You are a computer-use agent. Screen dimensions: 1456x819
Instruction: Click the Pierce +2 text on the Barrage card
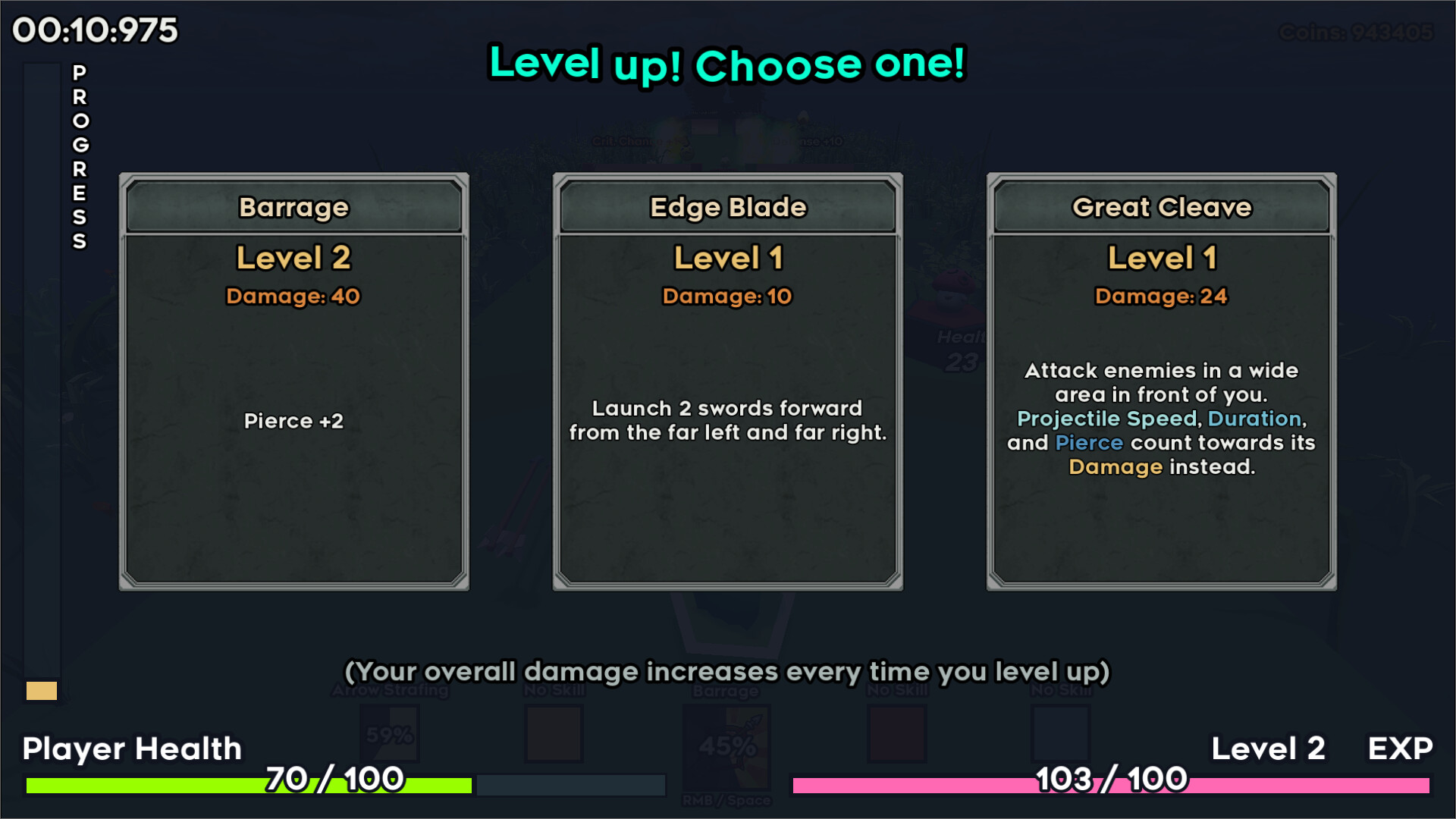pyautogui.click(x=294, y=421)
